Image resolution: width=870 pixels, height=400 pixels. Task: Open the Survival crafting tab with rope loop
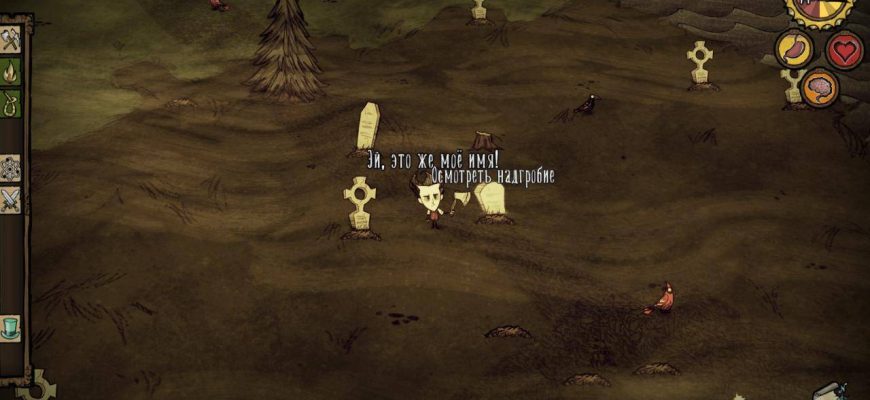coord(11,103)
